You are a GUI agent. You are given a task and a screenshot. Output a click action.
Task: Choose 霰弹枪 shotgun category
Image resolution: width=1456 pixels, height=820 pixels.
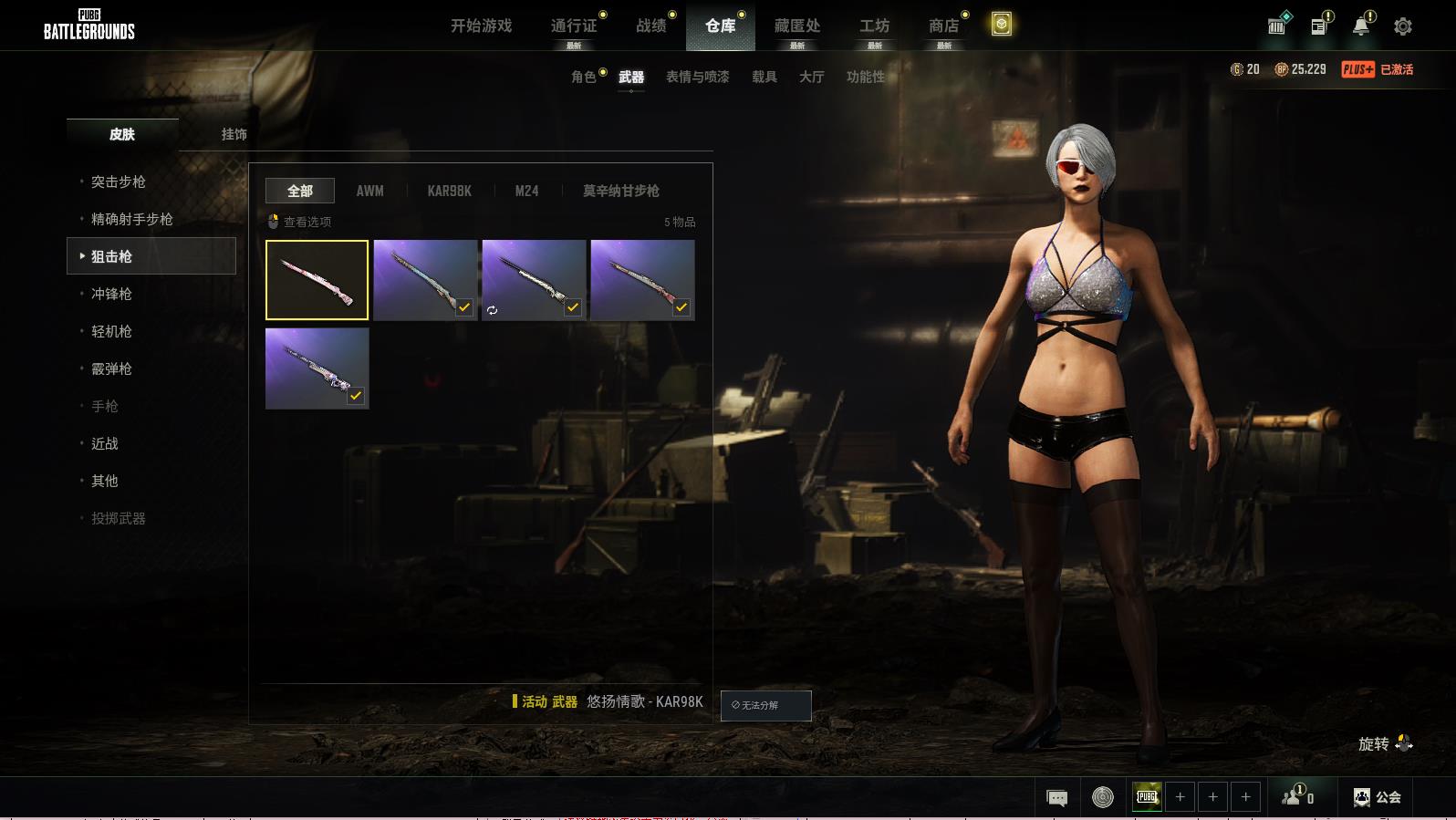[x=111, y=368]
